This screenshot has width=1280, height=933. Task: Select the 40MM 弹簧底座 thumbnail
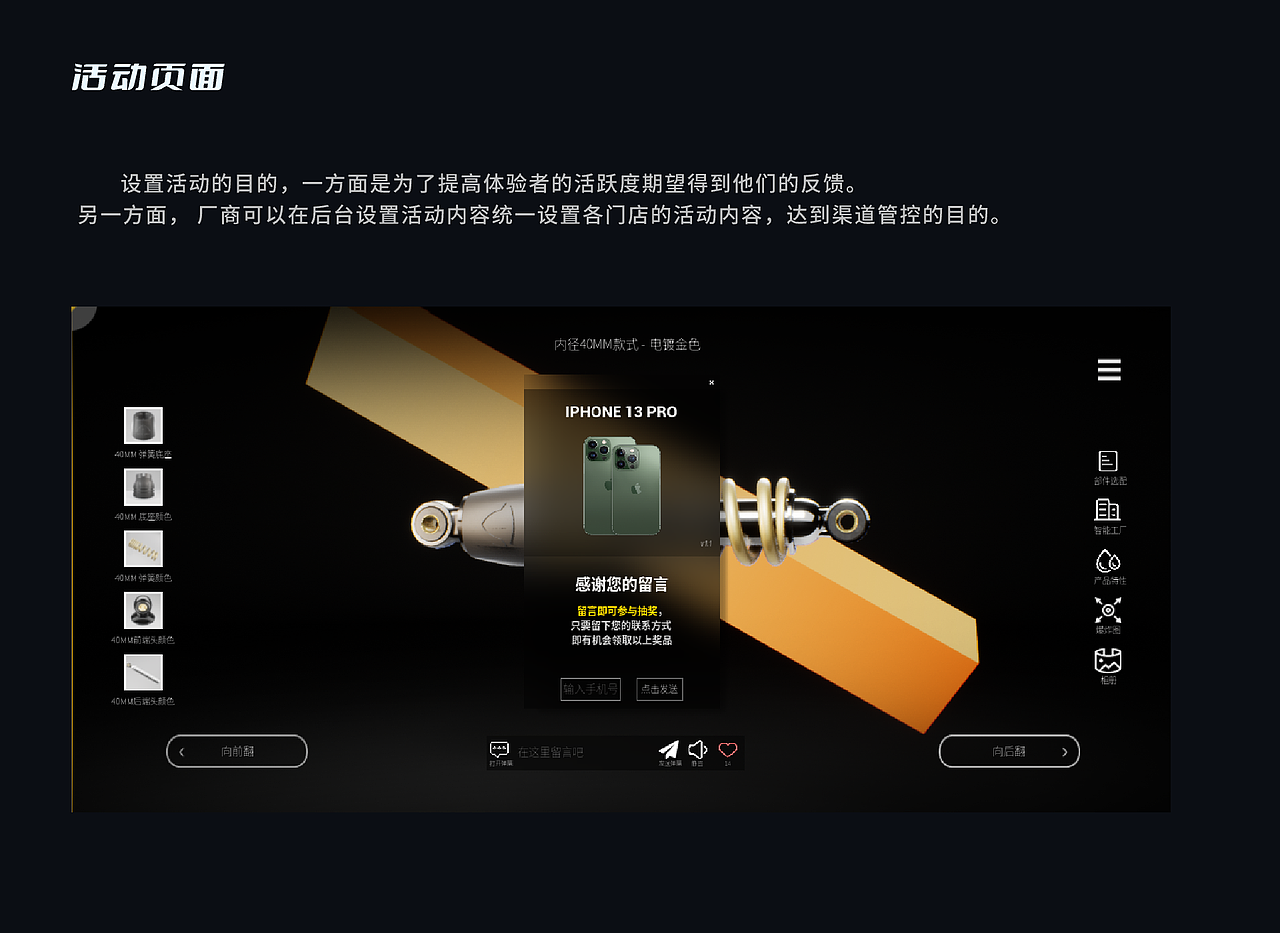(143, 425)
